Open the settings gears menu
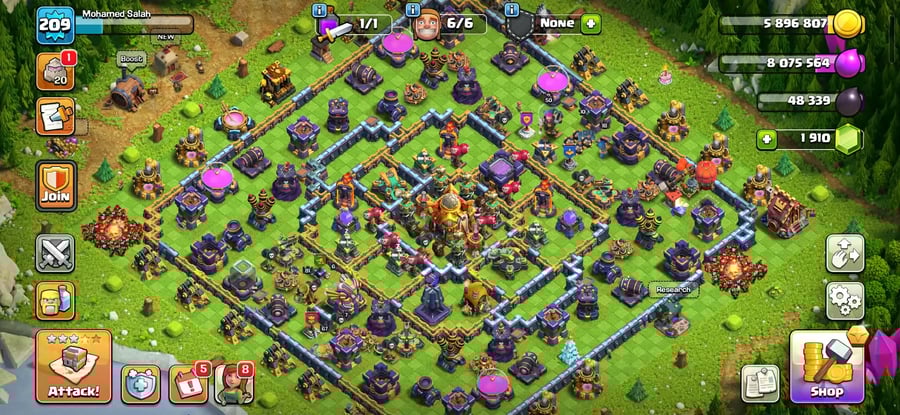The height and width of the screenshot is (415, 900). click(844, 299)
